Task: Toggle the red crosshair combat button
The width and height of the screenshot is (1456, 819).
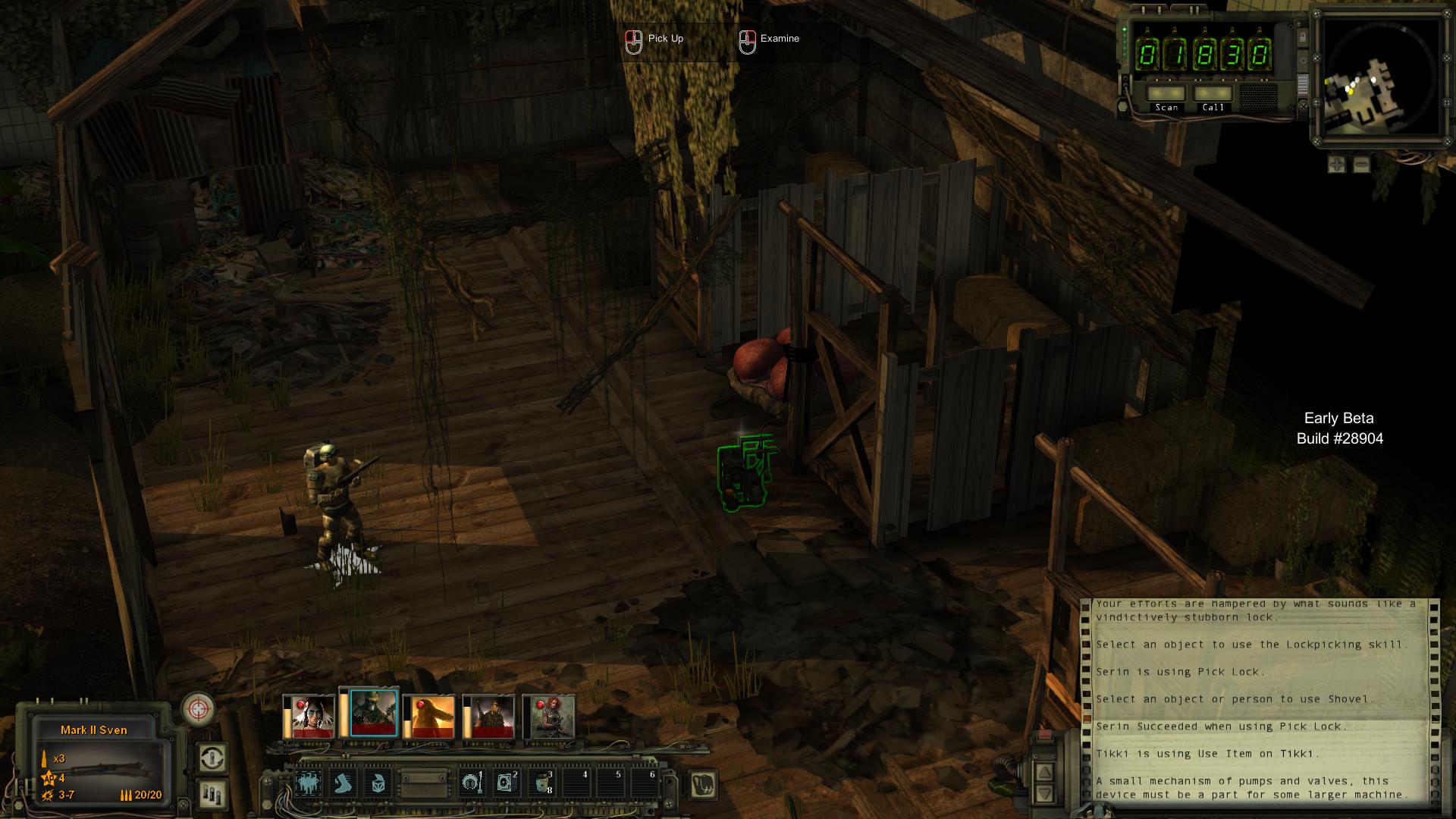Action: click(x=199, y=710)
